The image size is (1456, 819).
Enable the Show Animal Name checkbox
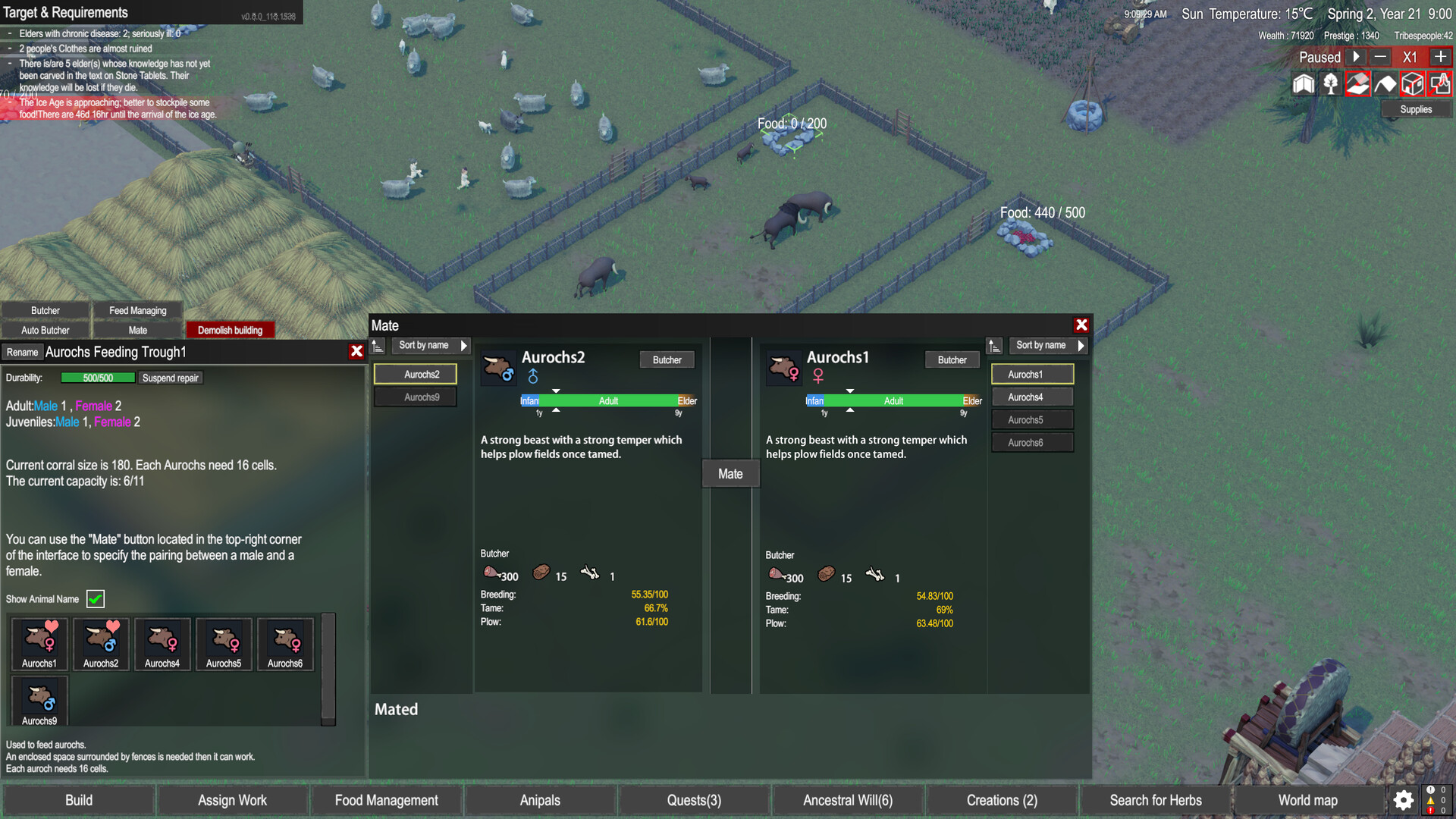point(95,599)
